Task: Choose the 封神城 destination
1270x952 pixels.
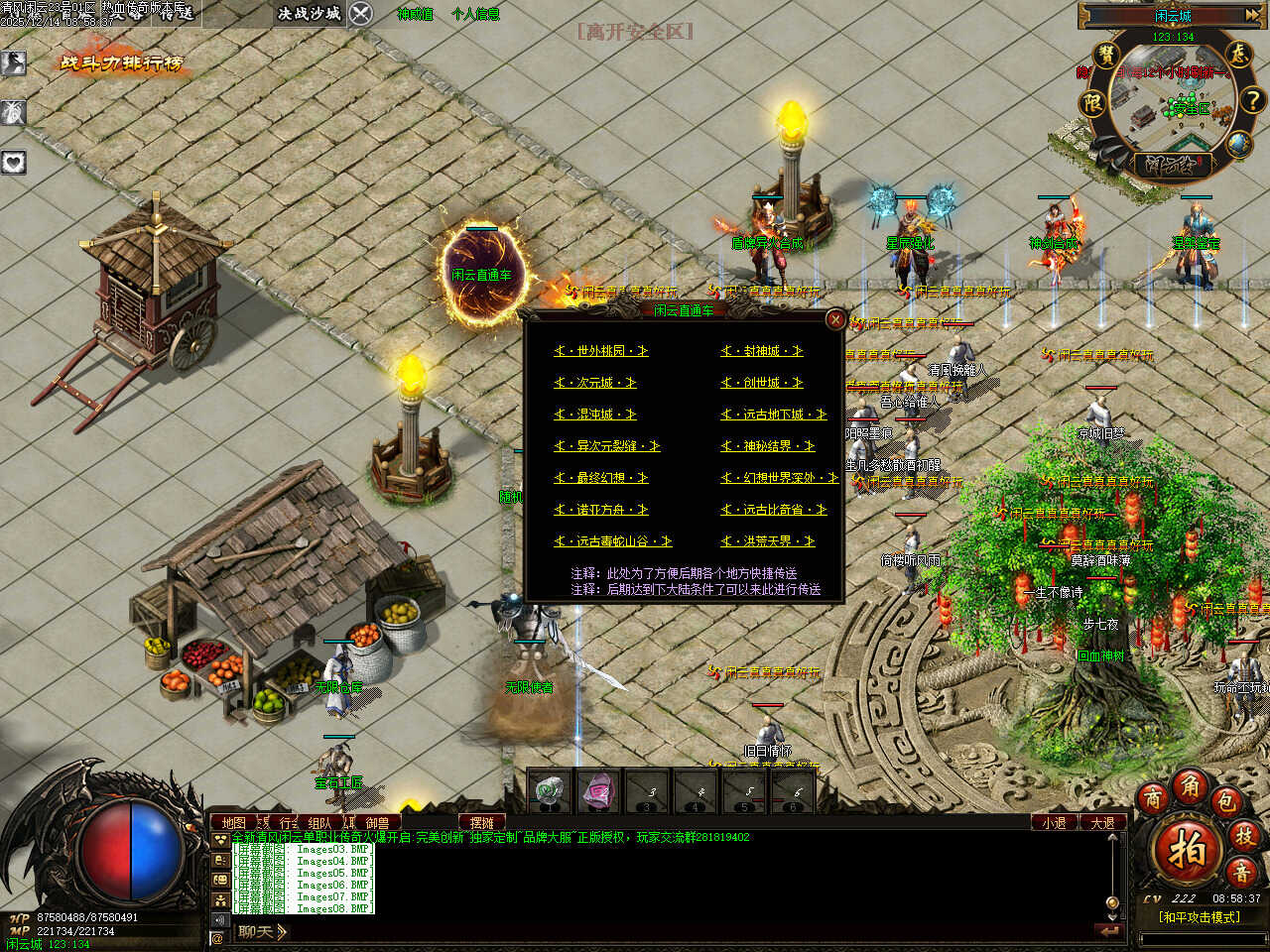Action: [x=762, y=351]
